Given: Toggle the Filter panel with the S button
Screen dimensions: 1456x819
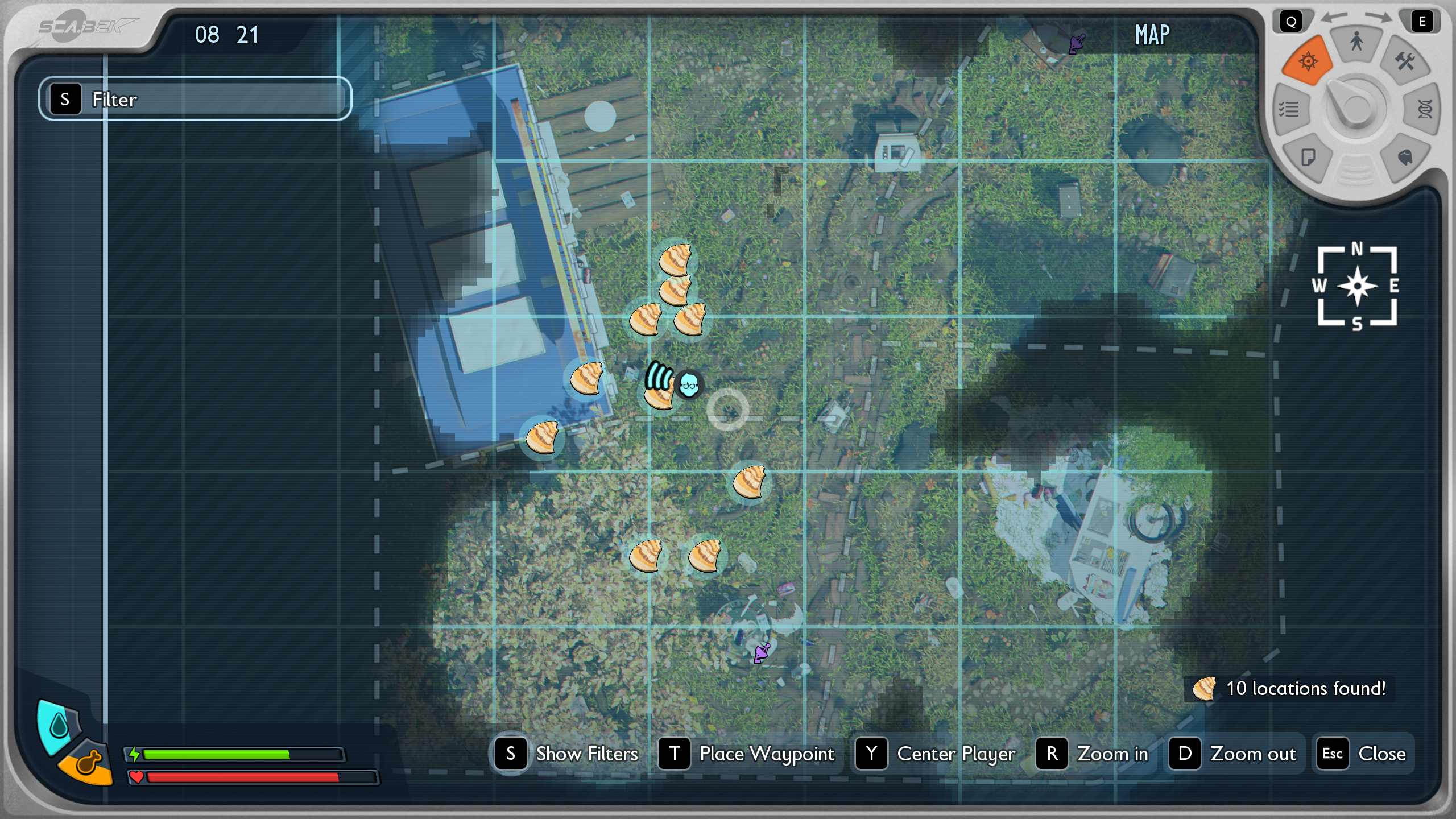Looking at the screenshot, I should (x=66, y=100).
